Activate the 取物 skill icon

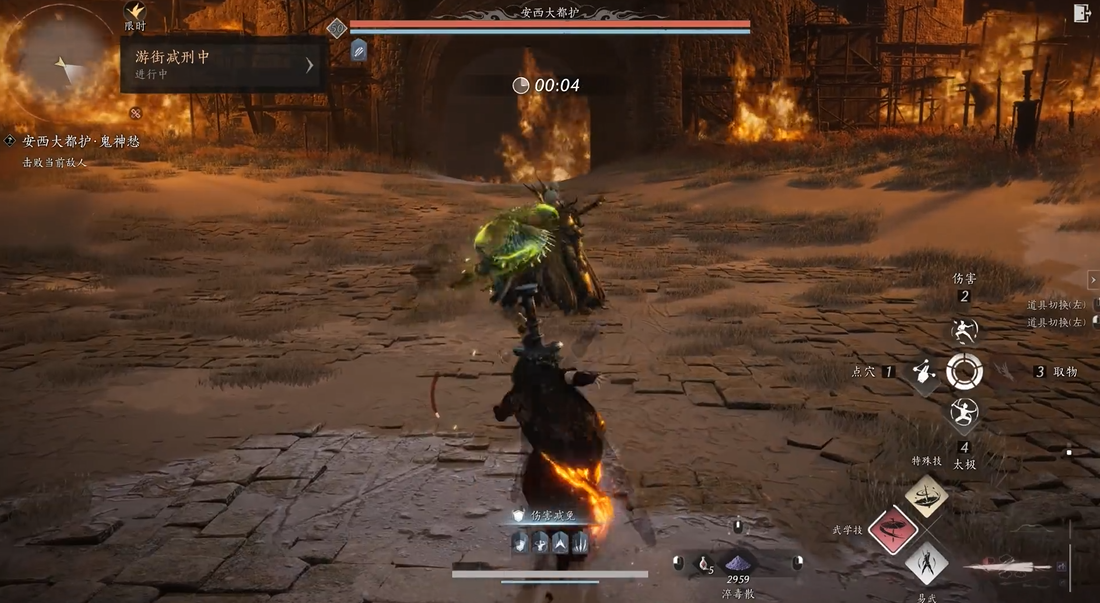(1006, 372)
